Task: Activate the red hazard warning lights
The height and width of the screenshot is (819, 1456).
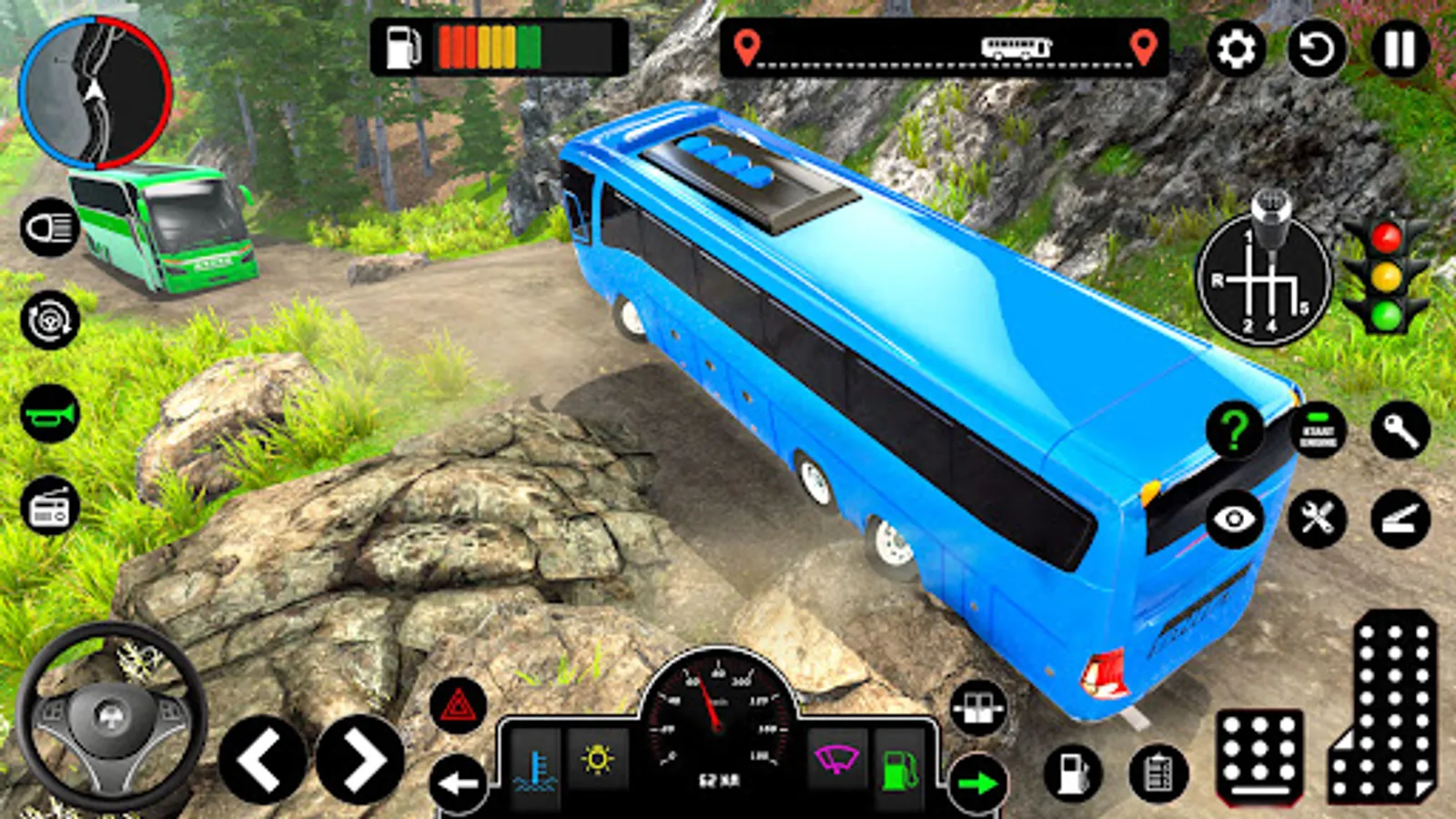Action: click(x=458, y=705)
